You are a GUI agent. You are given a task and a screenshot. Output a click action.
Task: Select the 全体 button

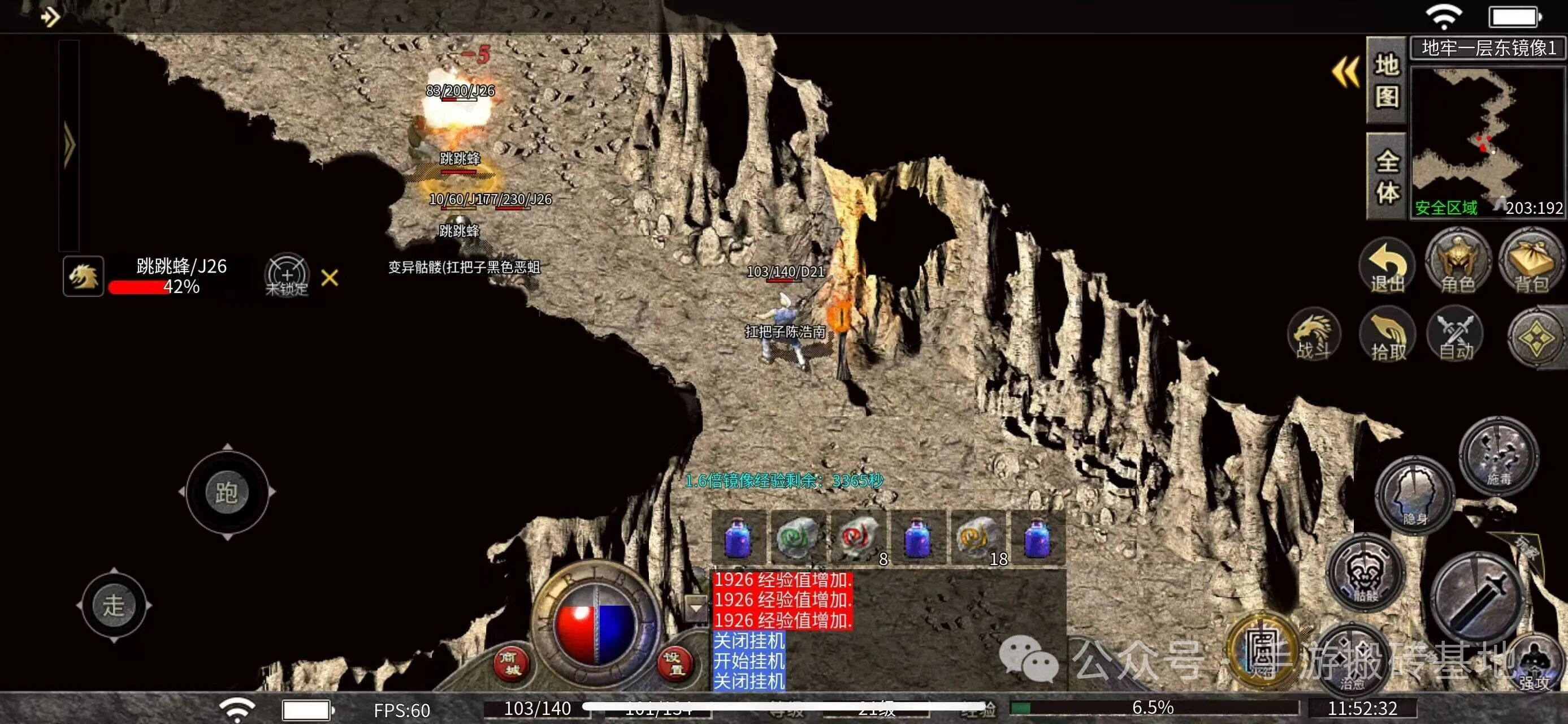coord(1387,176)
